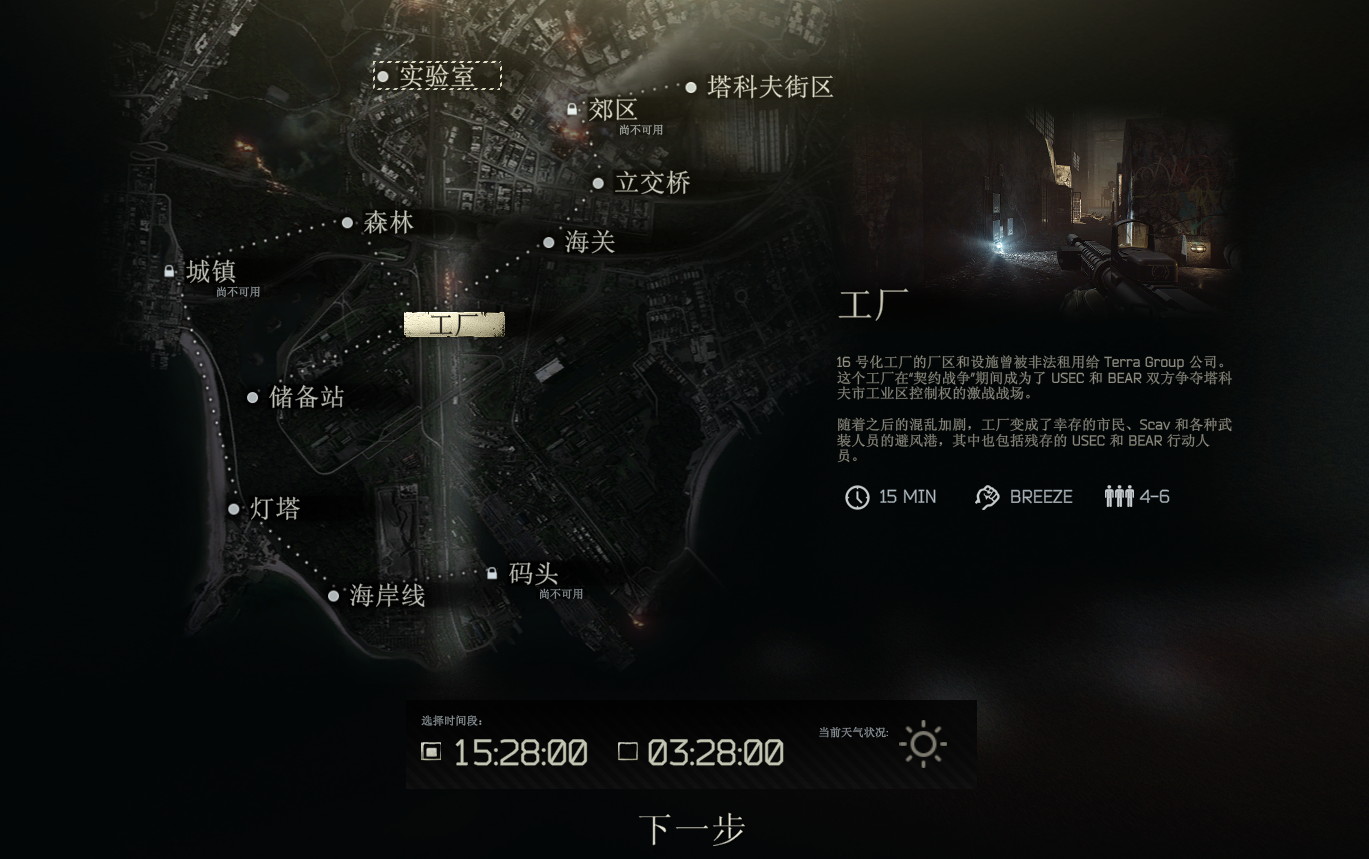
Task: Select the highlighted 工厂 location
Action: pyautogui.click(x=454, y=324)
